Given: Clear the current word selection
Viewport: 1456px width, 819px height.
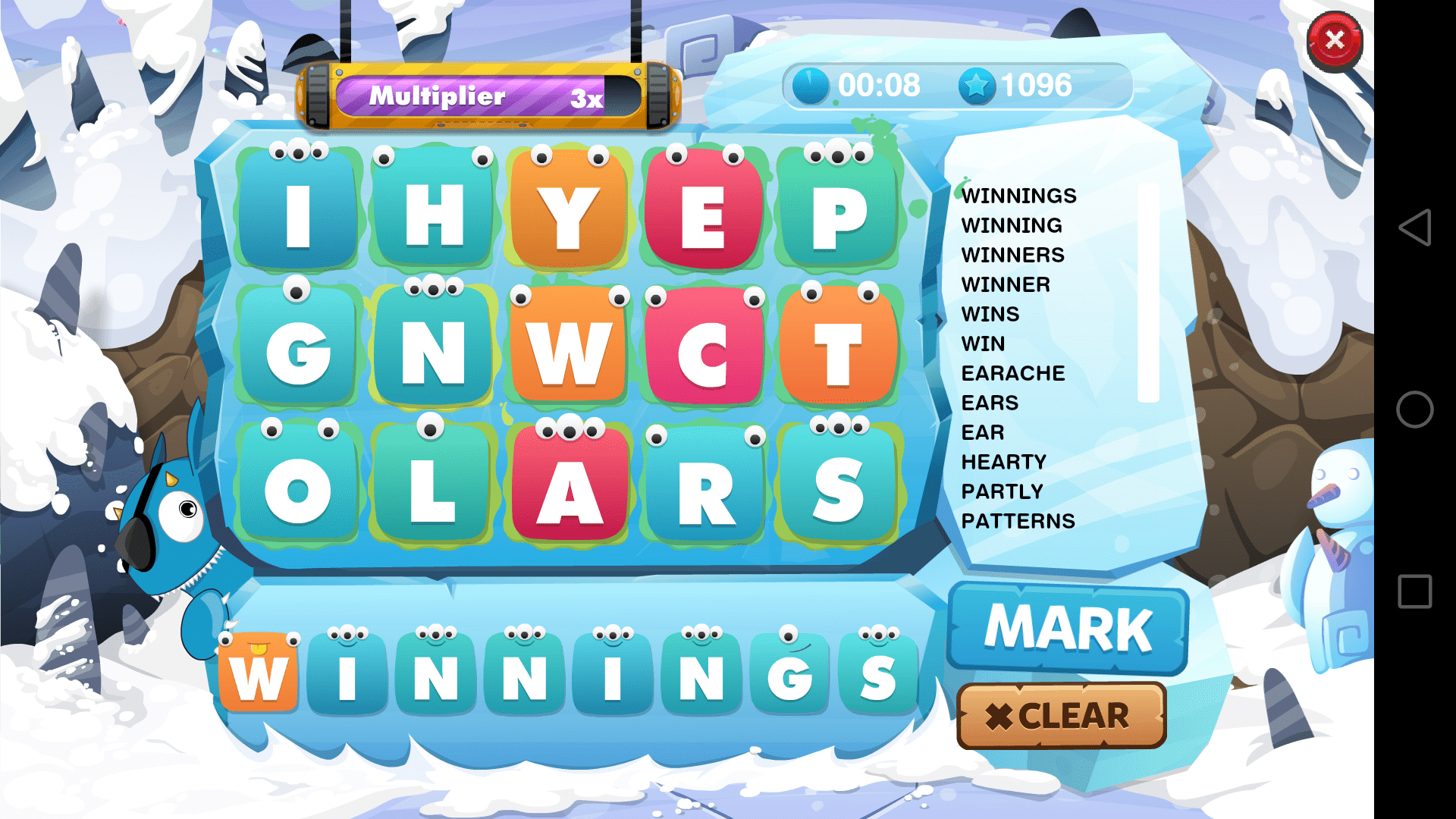Looking at the screenshot, I should pyautogui.click(x=1061, y=716).
